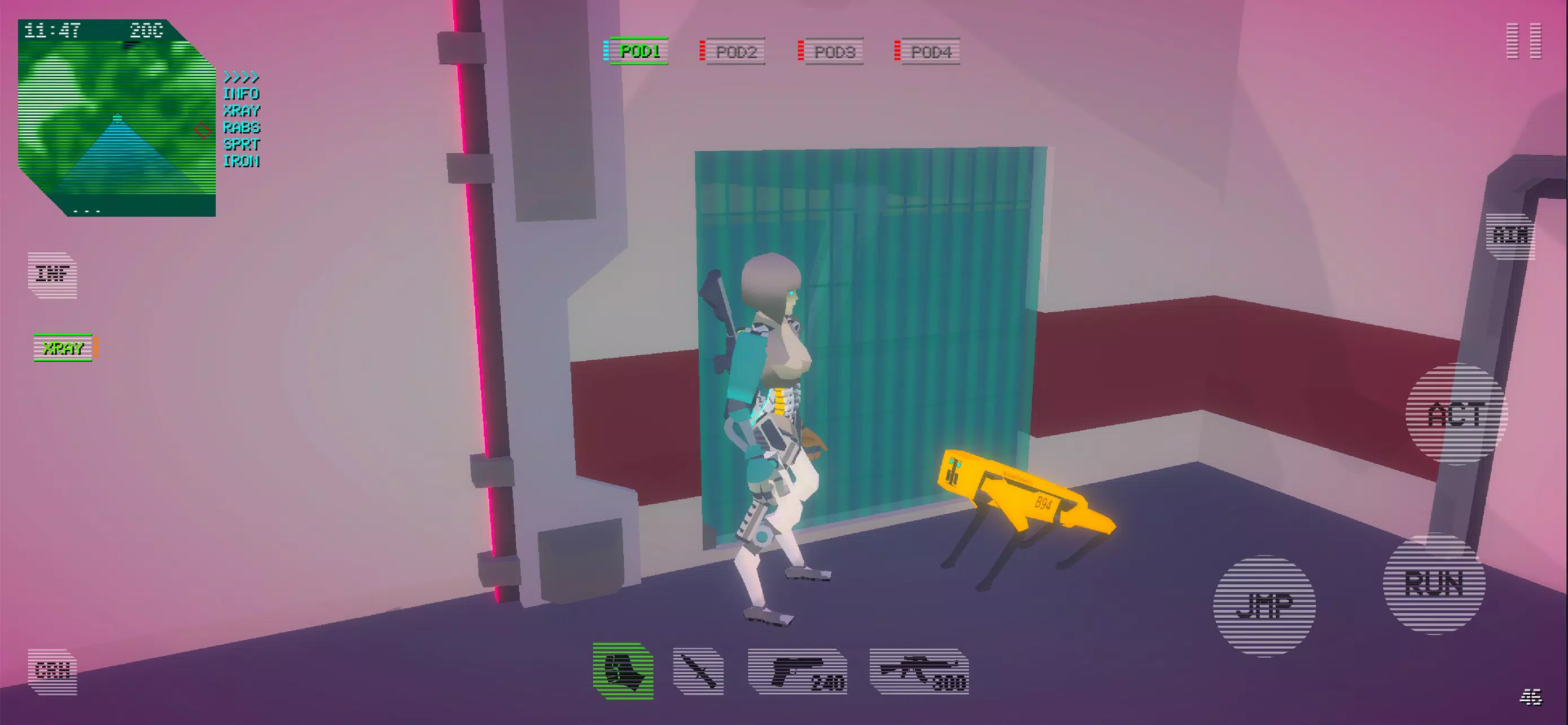The image size is (1568, 725).
Task: Equip the knife from the weapon bar
Action: point(699,673)
